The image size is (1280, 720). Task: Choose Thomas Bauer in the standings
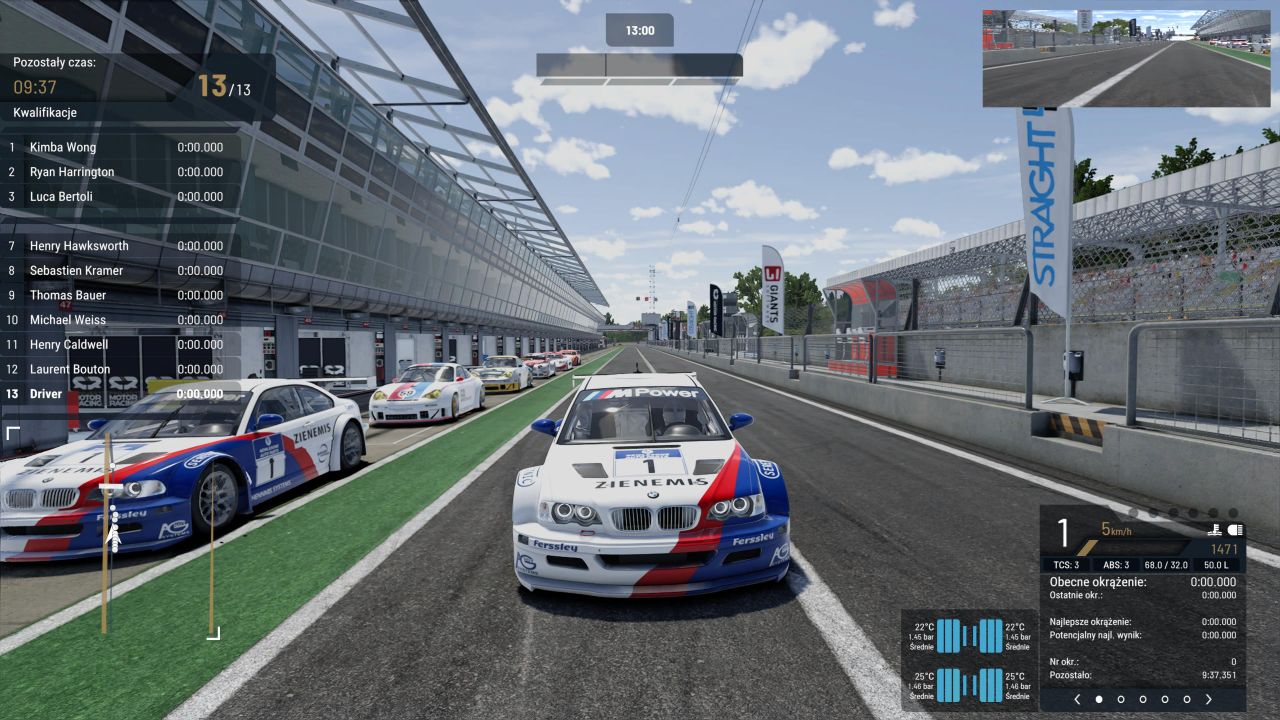point(116,295)
